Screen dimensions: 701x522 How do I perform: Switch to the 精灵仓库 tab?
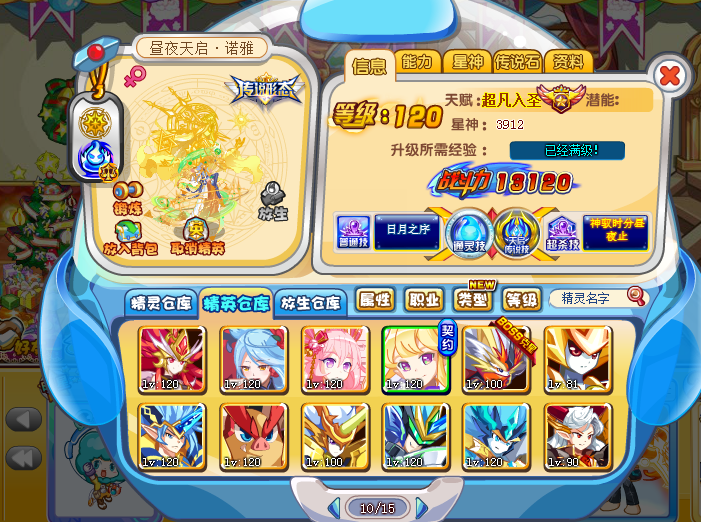[x=160, y=302]
